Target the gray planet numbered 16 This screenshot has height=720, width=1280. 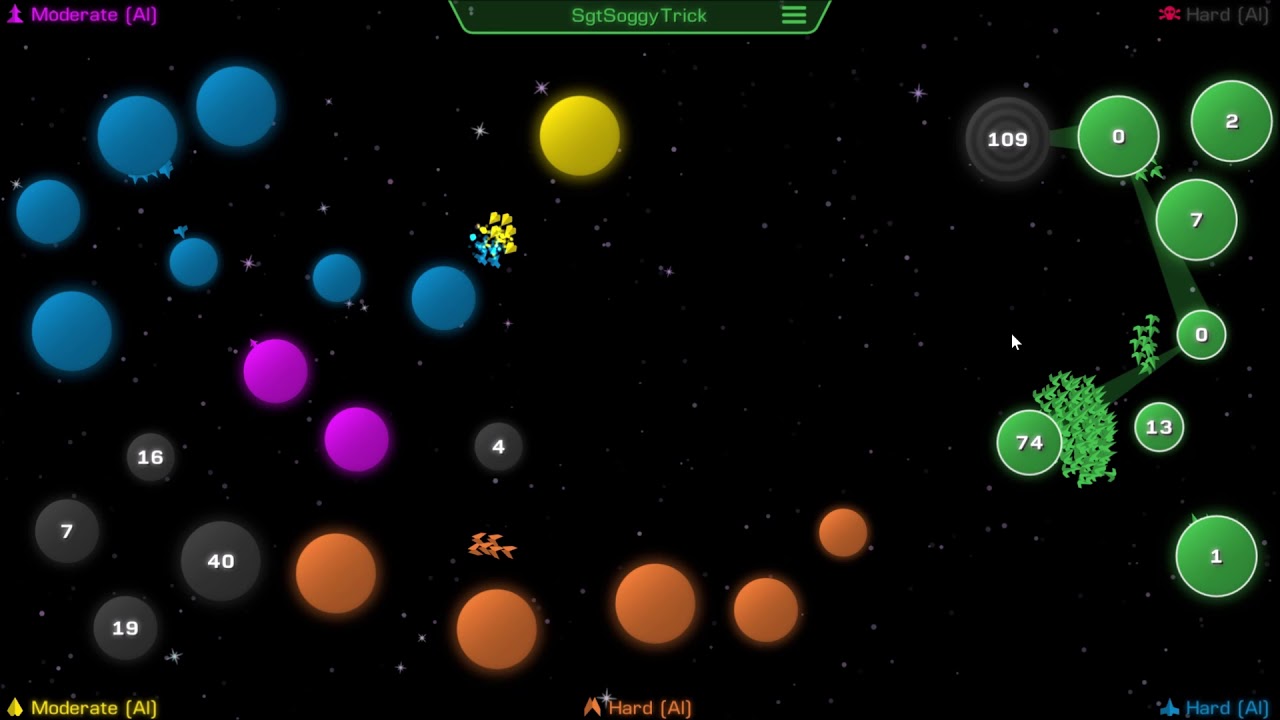click(x=150, y=457)
